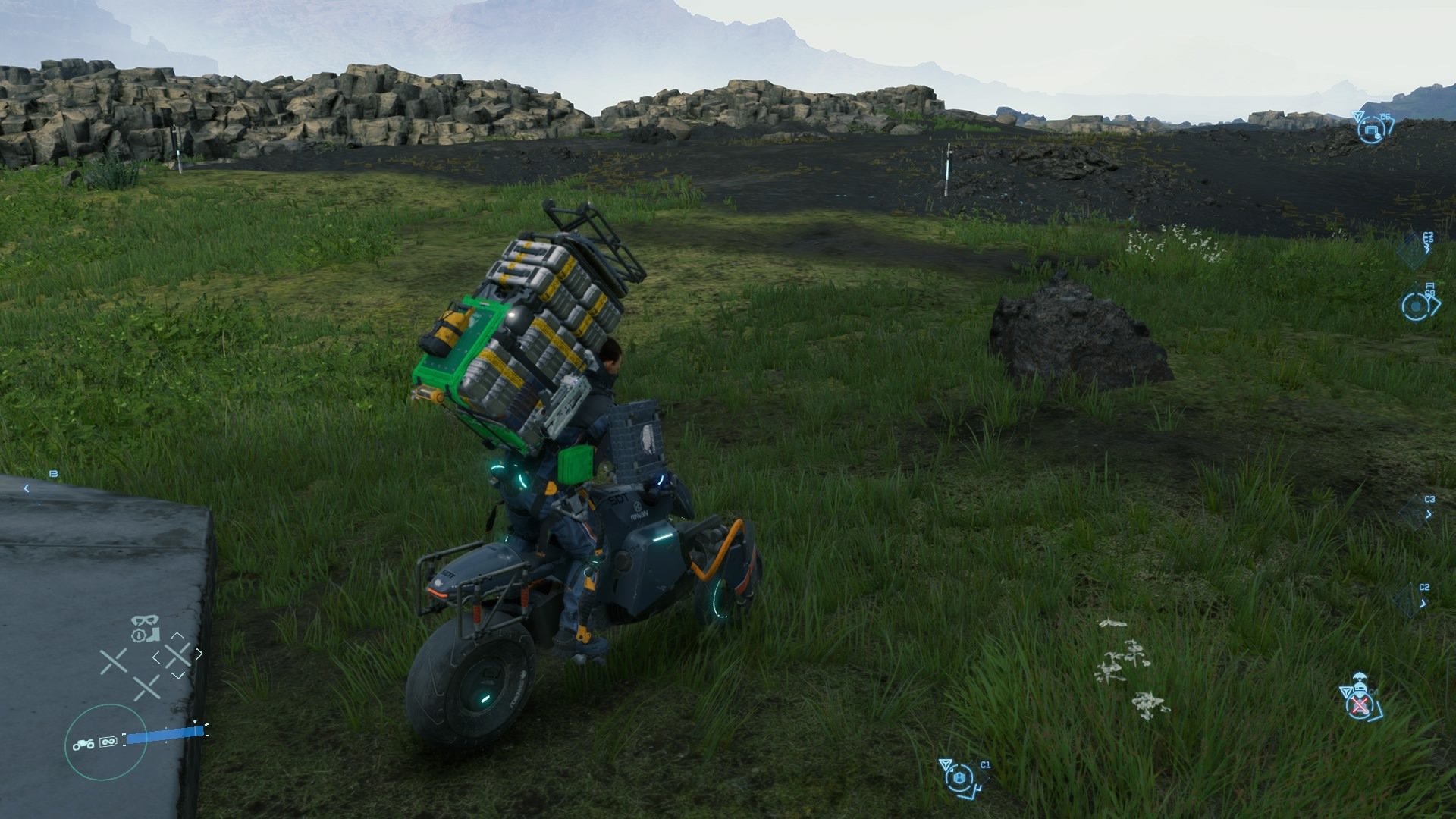Click the destroyed timefall shelter icon at C4
This screenshot has height=819, width=1456.
pos(1360,705)
